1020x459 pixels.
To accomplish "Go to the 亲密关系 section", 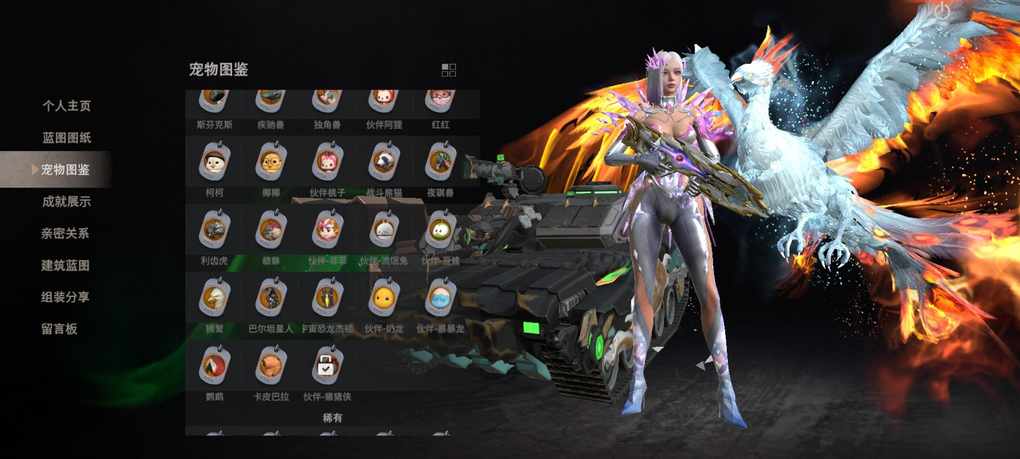I will pyautogui.click(x=66, y=234).
